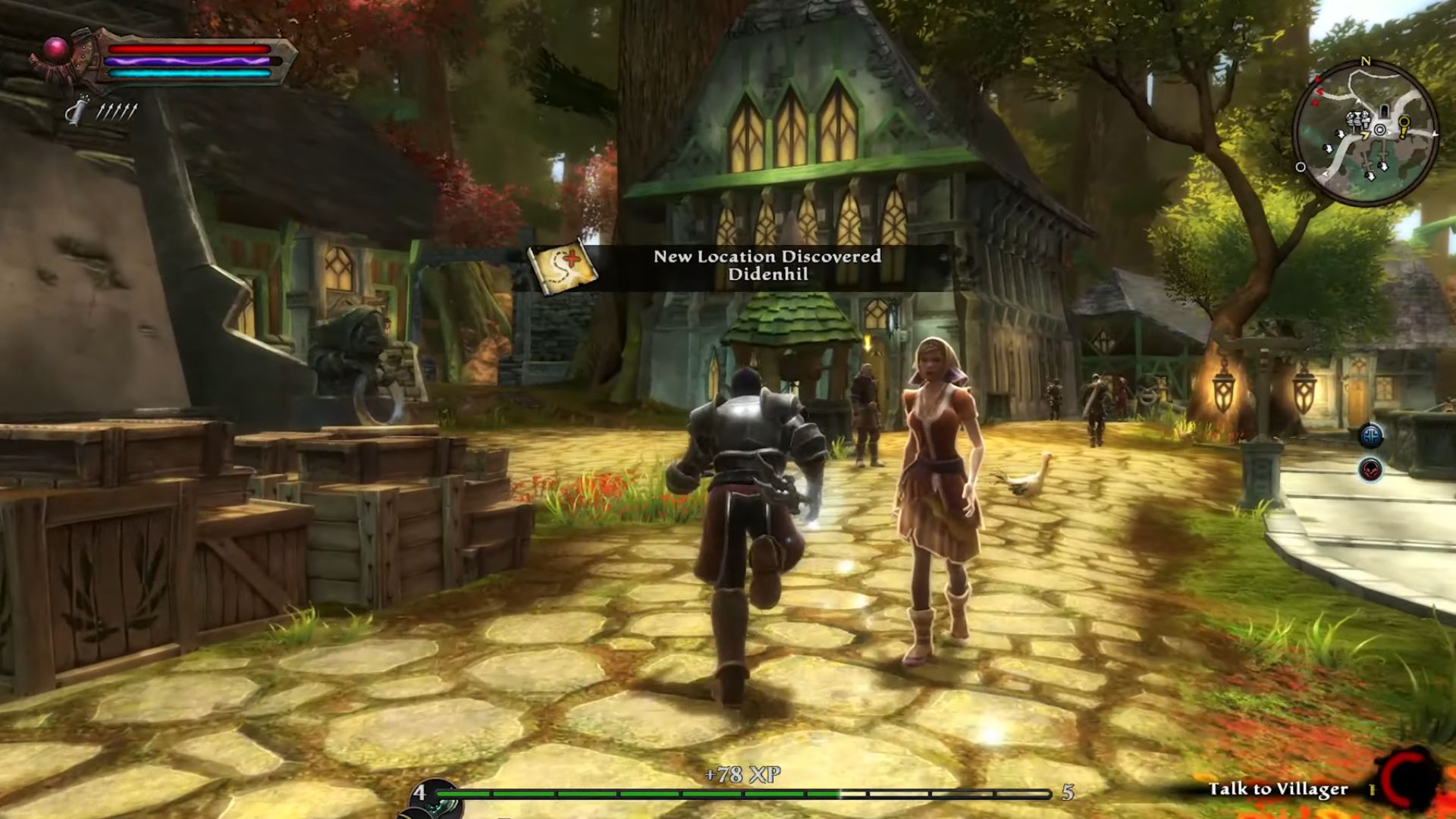Click a red enemy marker on the minimap
This screenshot has width=1456, height=819.
click(x=1319, y=92)
